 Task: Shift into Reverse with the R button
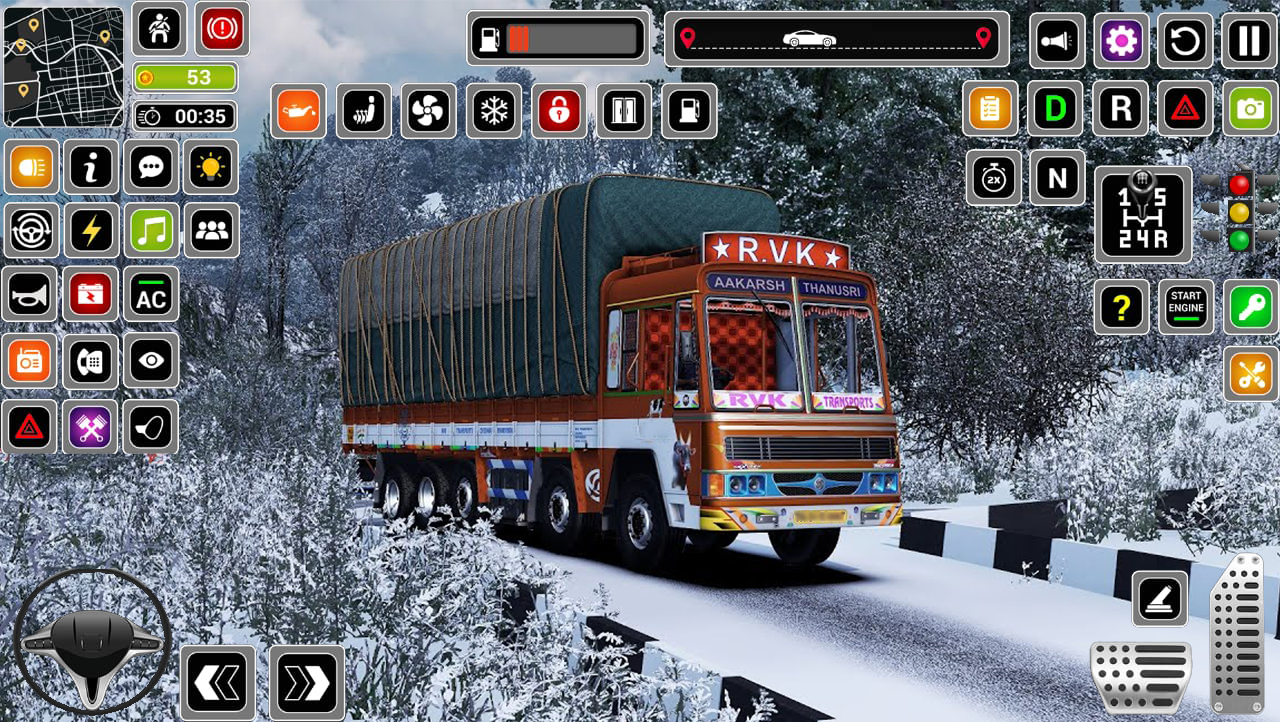tap(1119, 108)
